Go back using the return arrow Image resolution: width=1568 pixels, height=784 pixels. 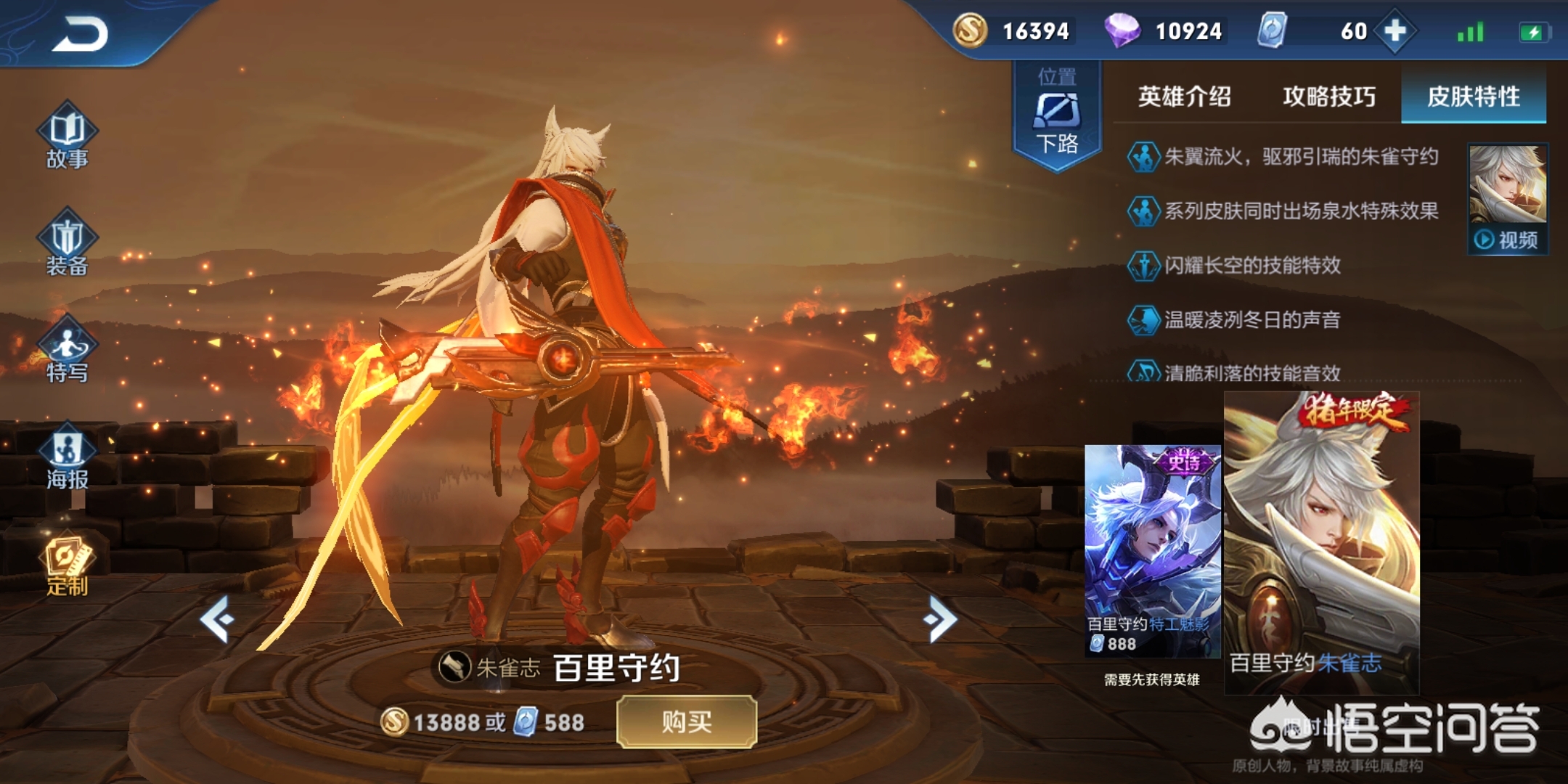[80, 34]
